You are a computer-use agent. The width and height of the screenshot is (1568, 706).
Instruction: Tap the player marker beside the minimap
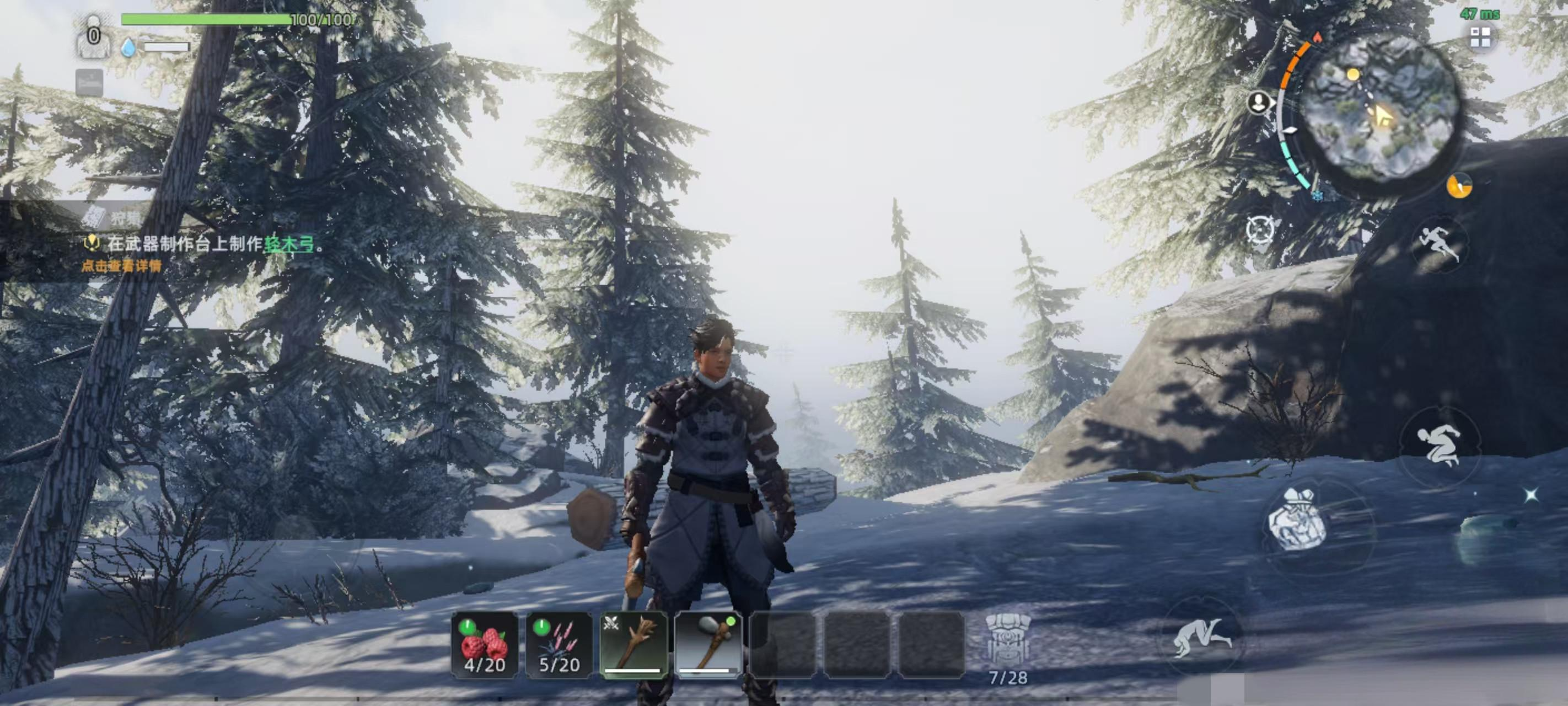(x=1258, y=103)
